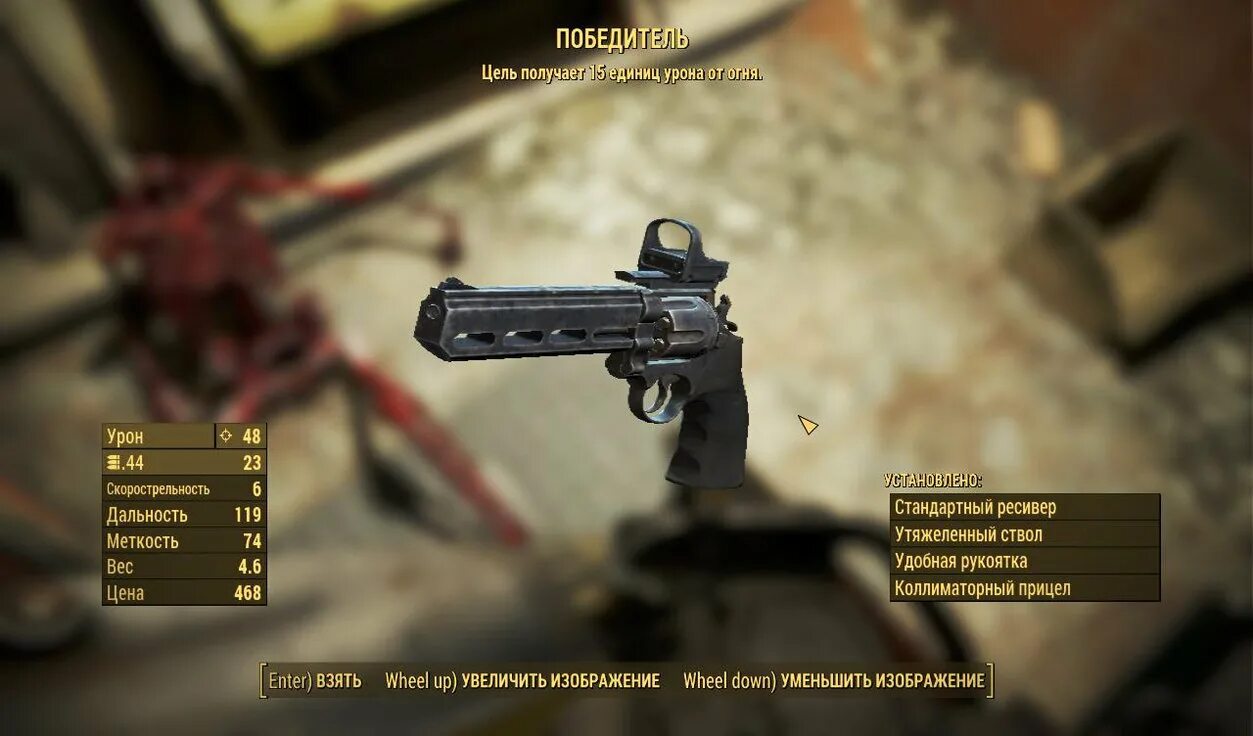This screenshot has height=736, width=1253.
Task: Zoom in using УВЕЛИЧИТЬ ИЗОБРАЖЕНИЕ
Action: [x=523, y=681]
